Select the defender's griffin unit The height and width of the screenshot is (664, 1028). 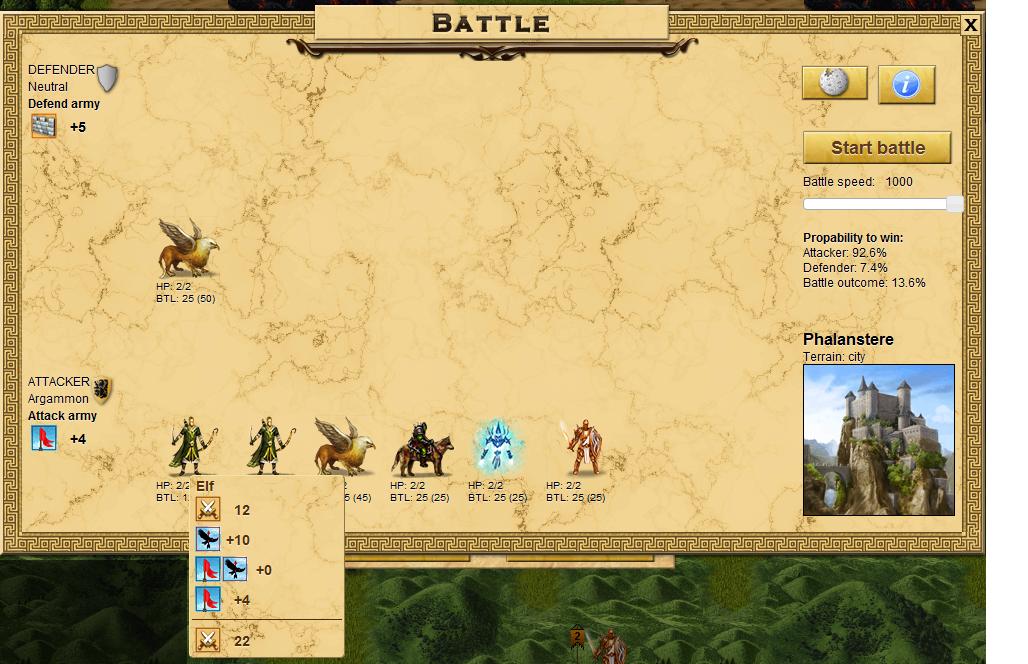coord(187,249)
